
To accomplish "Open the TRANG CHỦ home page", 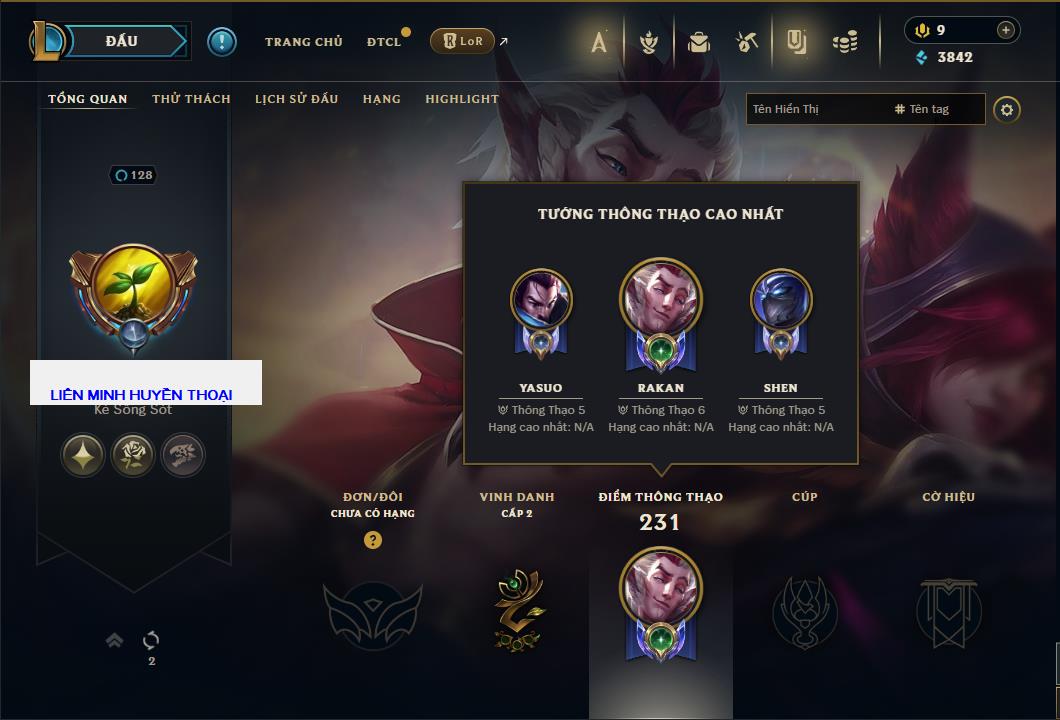I will (303, 42).
